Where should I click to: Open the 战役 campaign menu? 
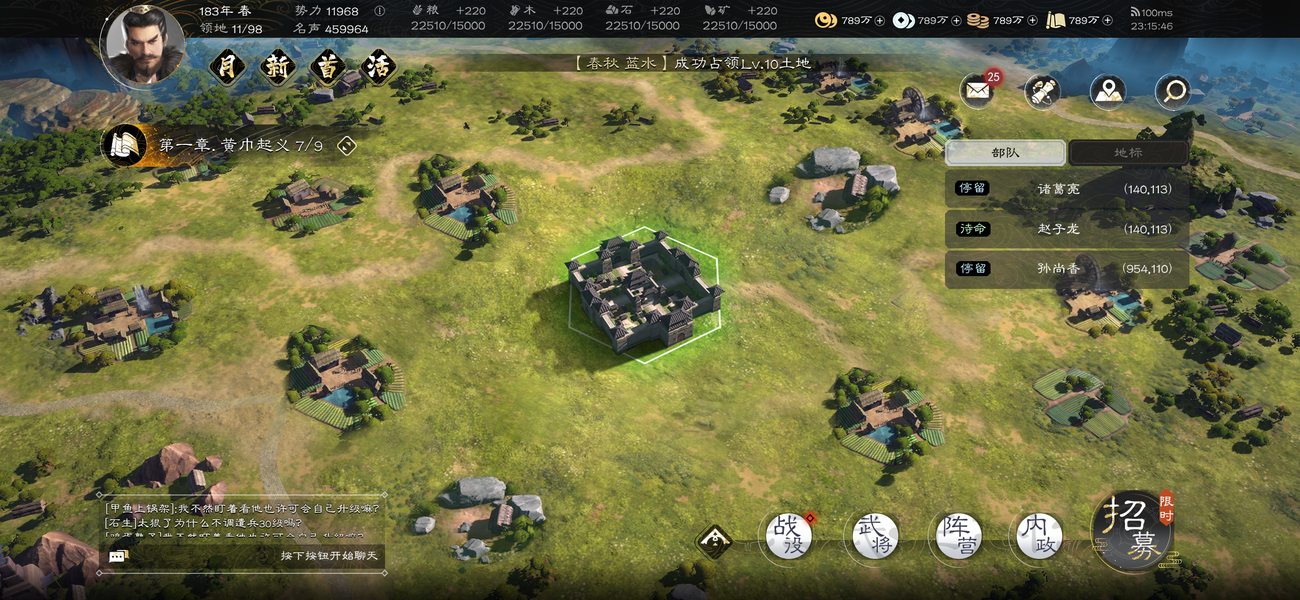click(x=789, y=536)
